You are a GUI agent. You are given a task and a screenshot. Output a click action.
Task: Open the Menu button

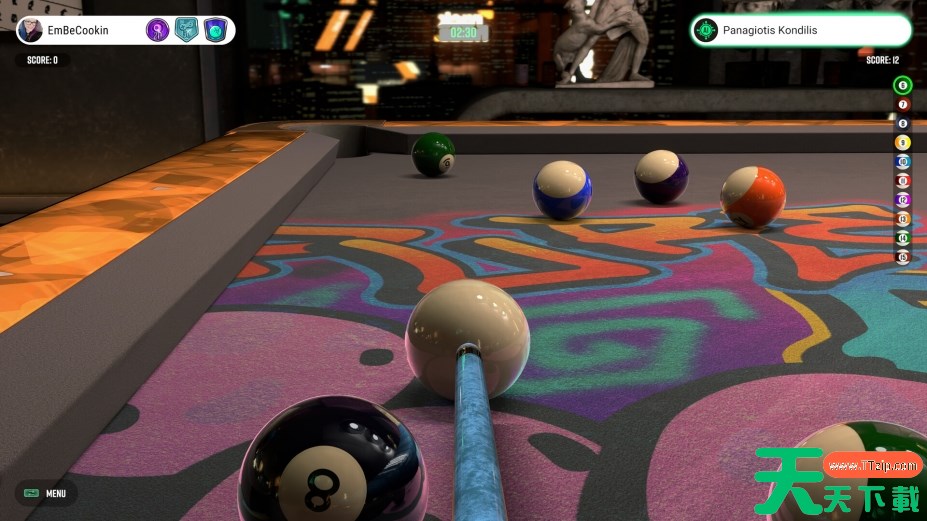(x=45, y=493)
